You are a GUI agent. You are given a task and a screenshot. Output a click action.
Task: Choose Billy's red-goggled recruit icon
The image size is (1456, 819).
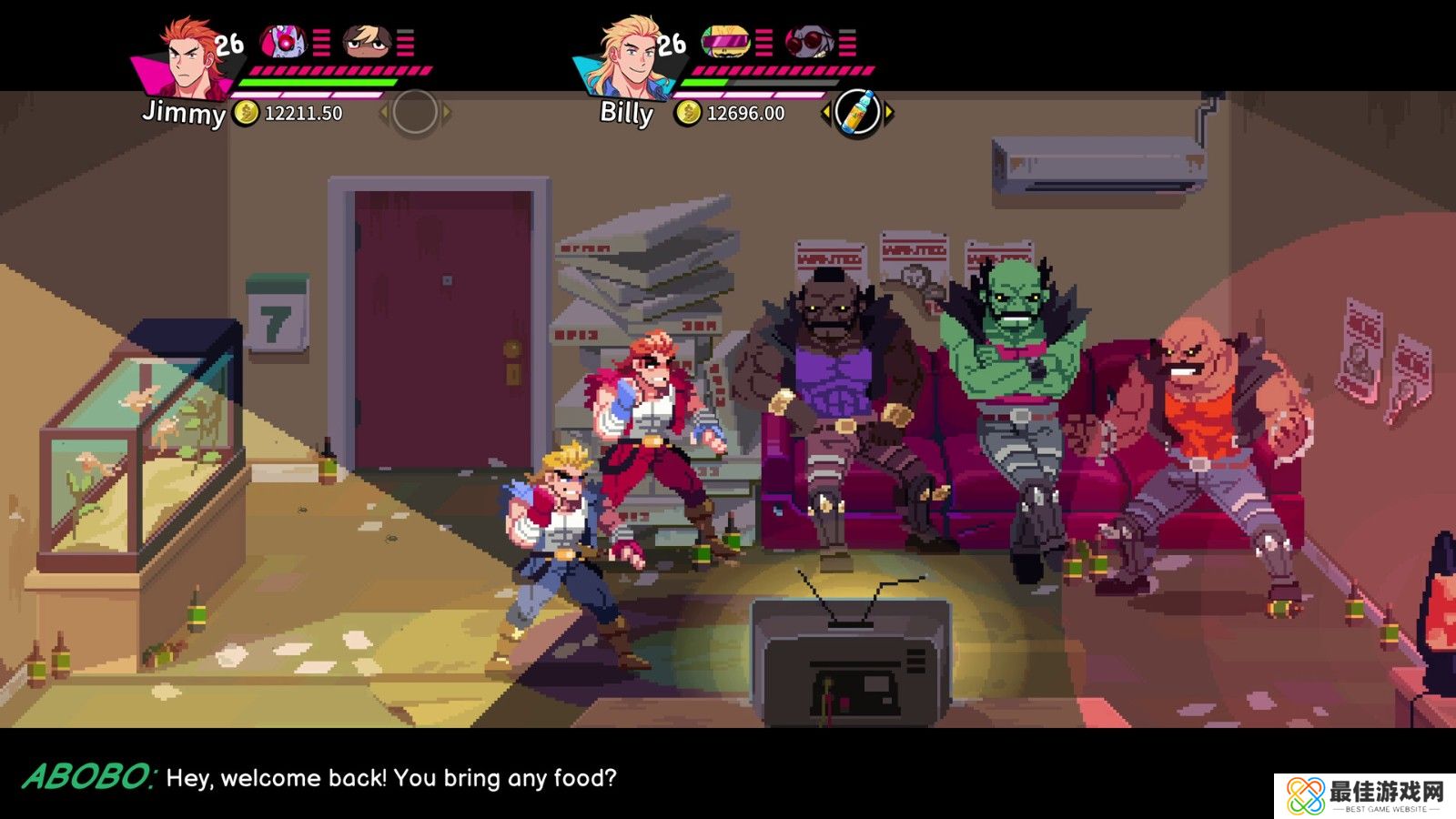(808, 42)
